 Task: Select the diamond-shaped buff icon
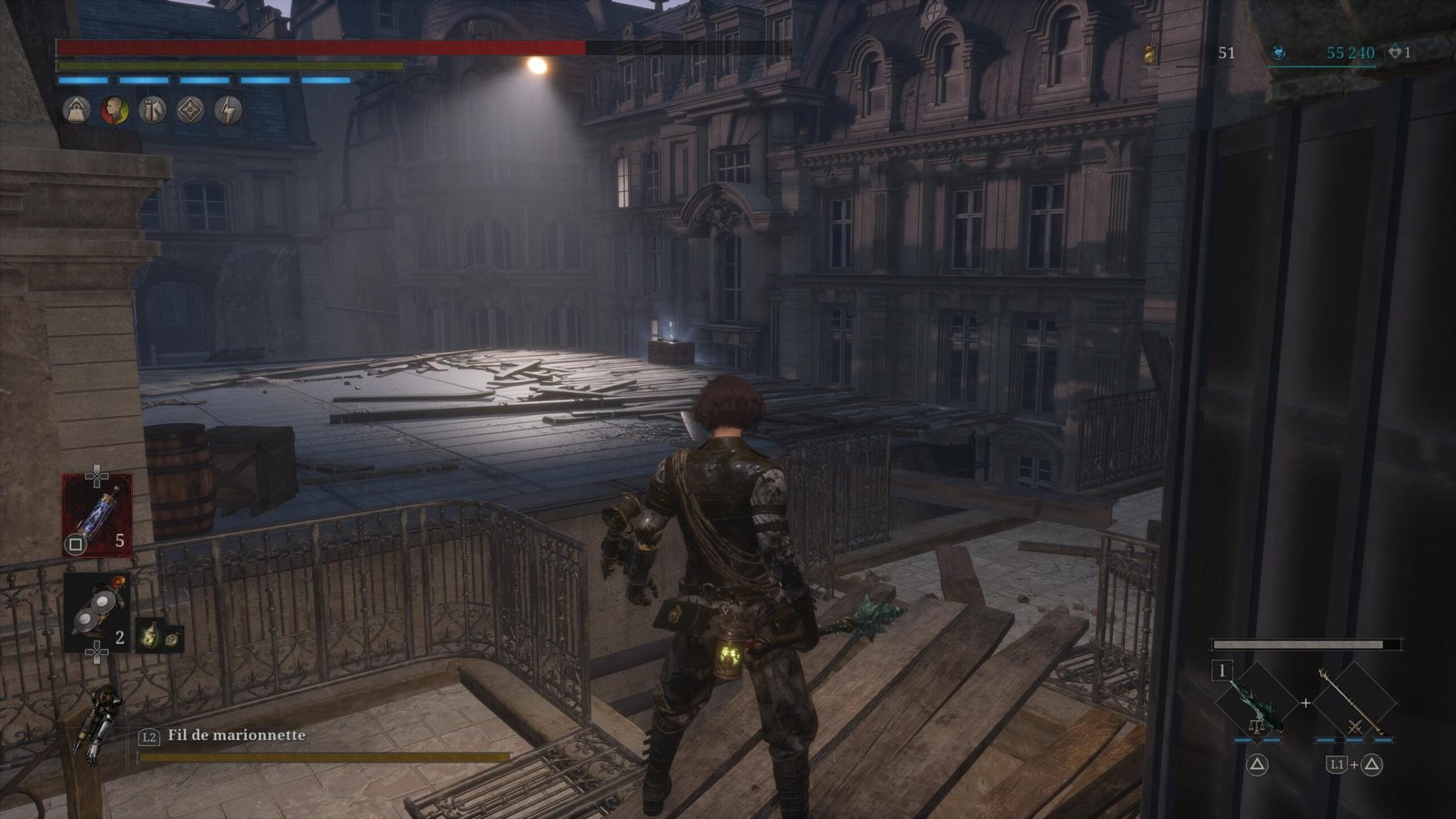pos(190,110)
